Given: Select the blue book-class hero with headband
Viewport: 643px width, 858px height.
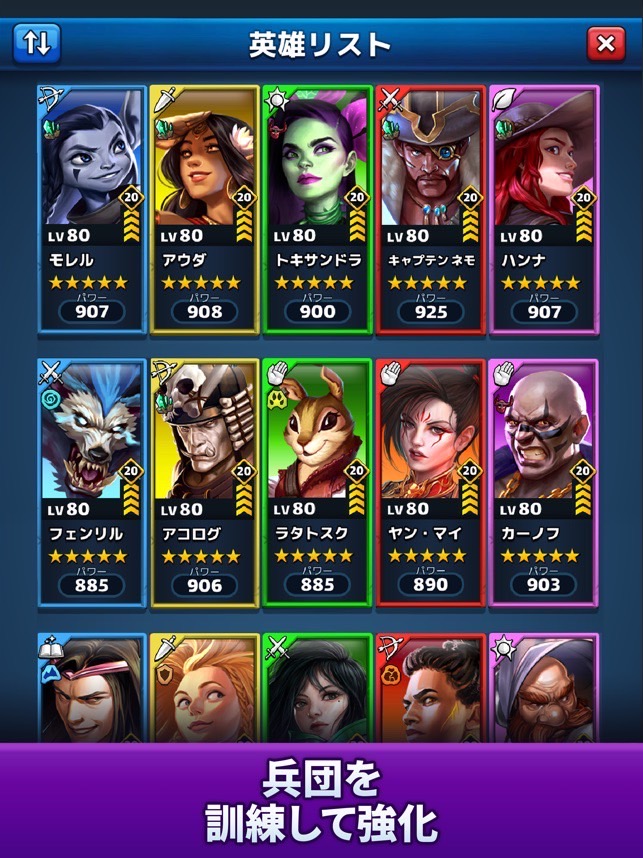Looking at the screenshot, I should pos(91,688).
